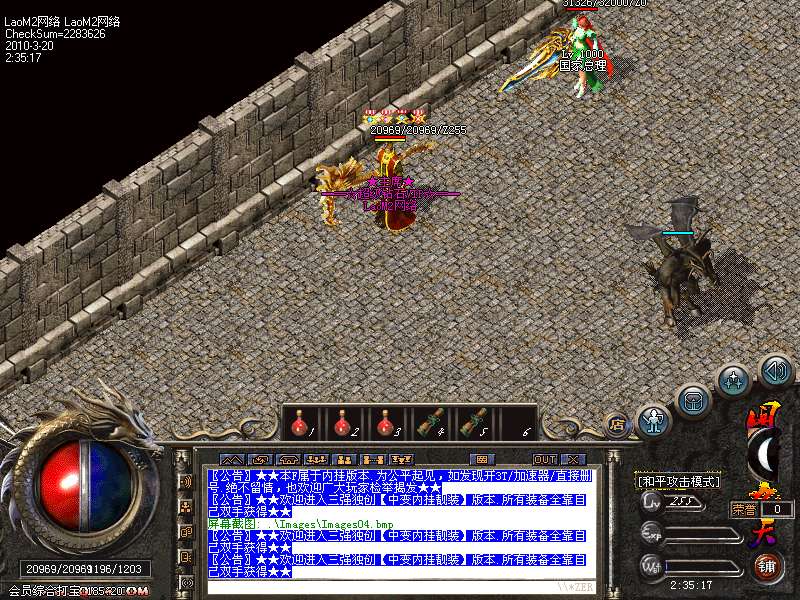Open the skills button with three sparkles

735,380
